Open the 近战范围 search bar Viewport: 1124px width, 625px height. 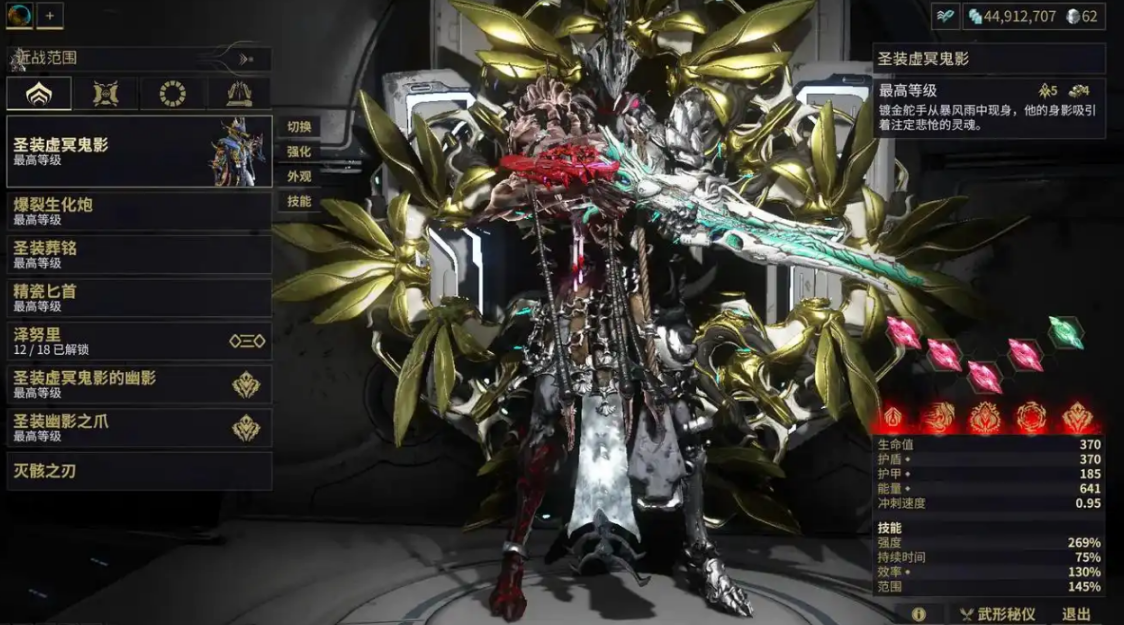pos(139,59)
